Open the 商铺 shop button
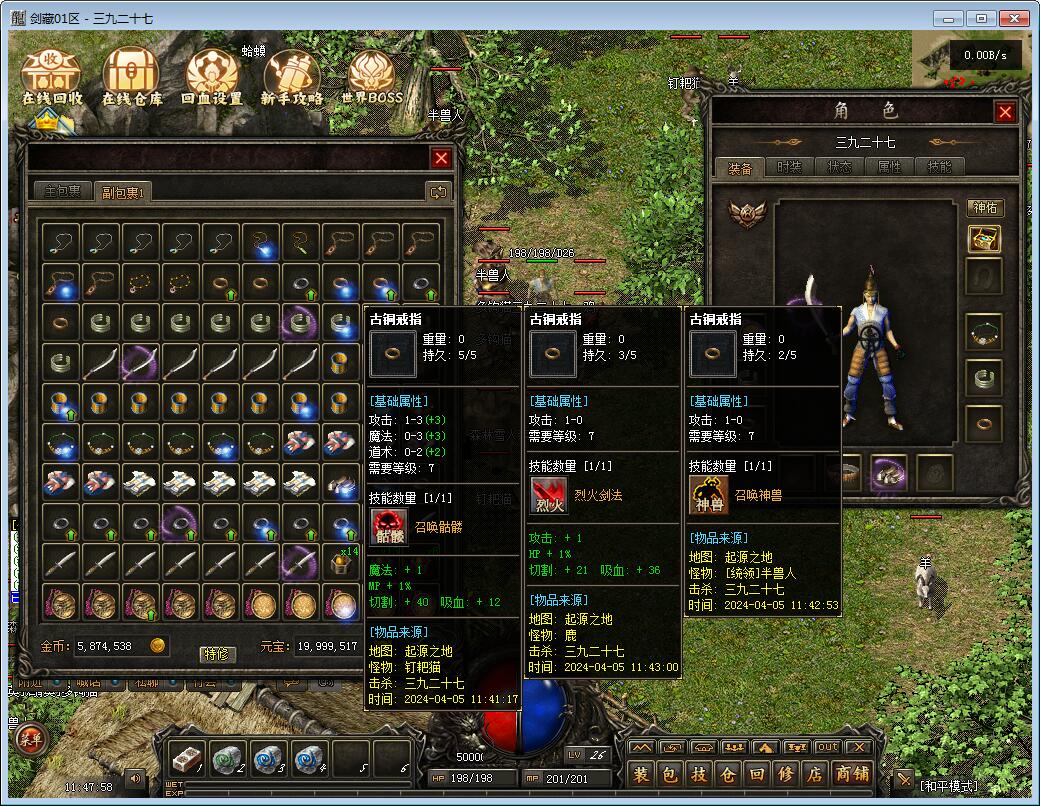 (852, 773)
